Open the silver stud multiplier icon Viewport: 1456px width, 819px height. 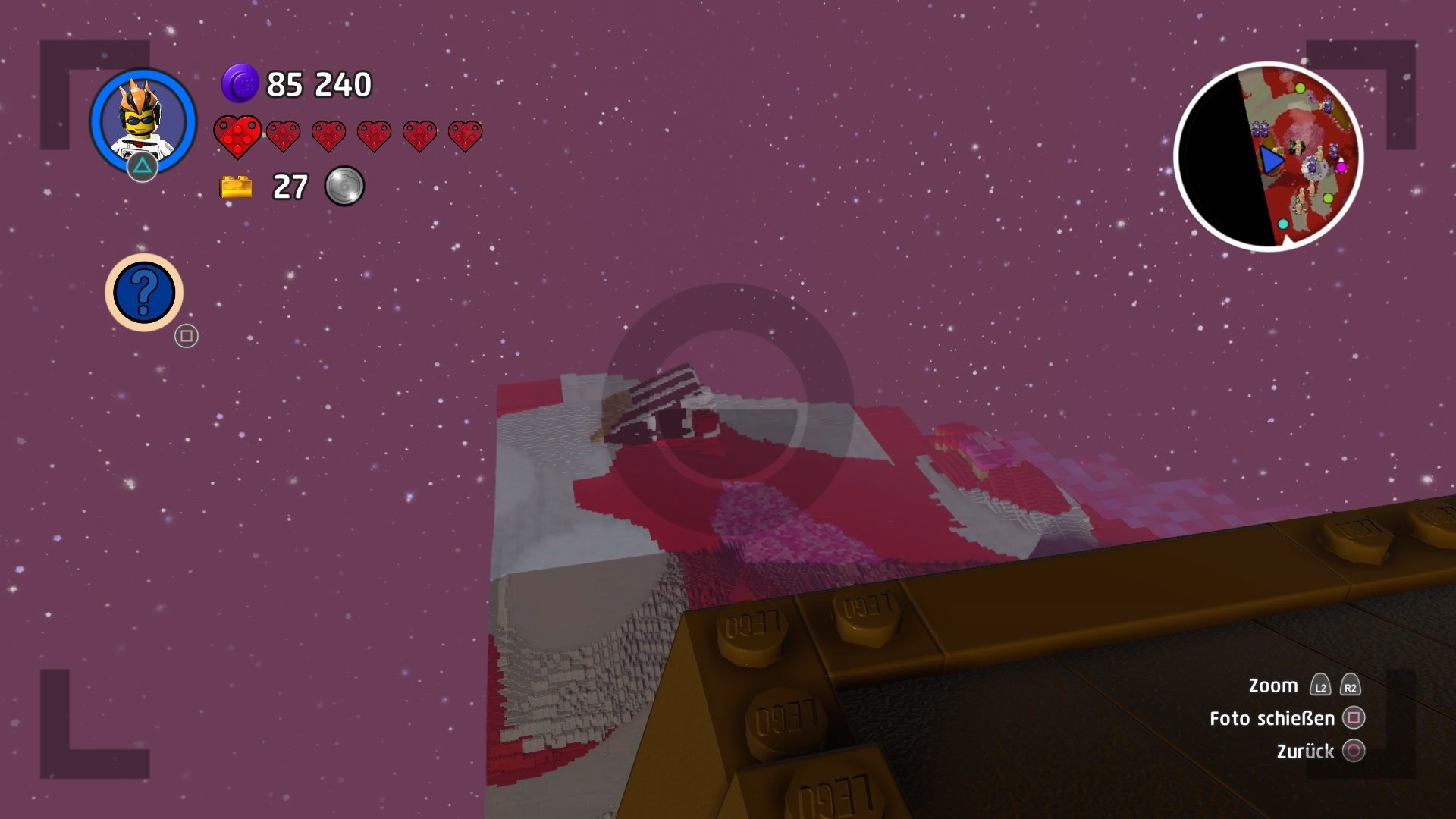[x=345, y=184]
